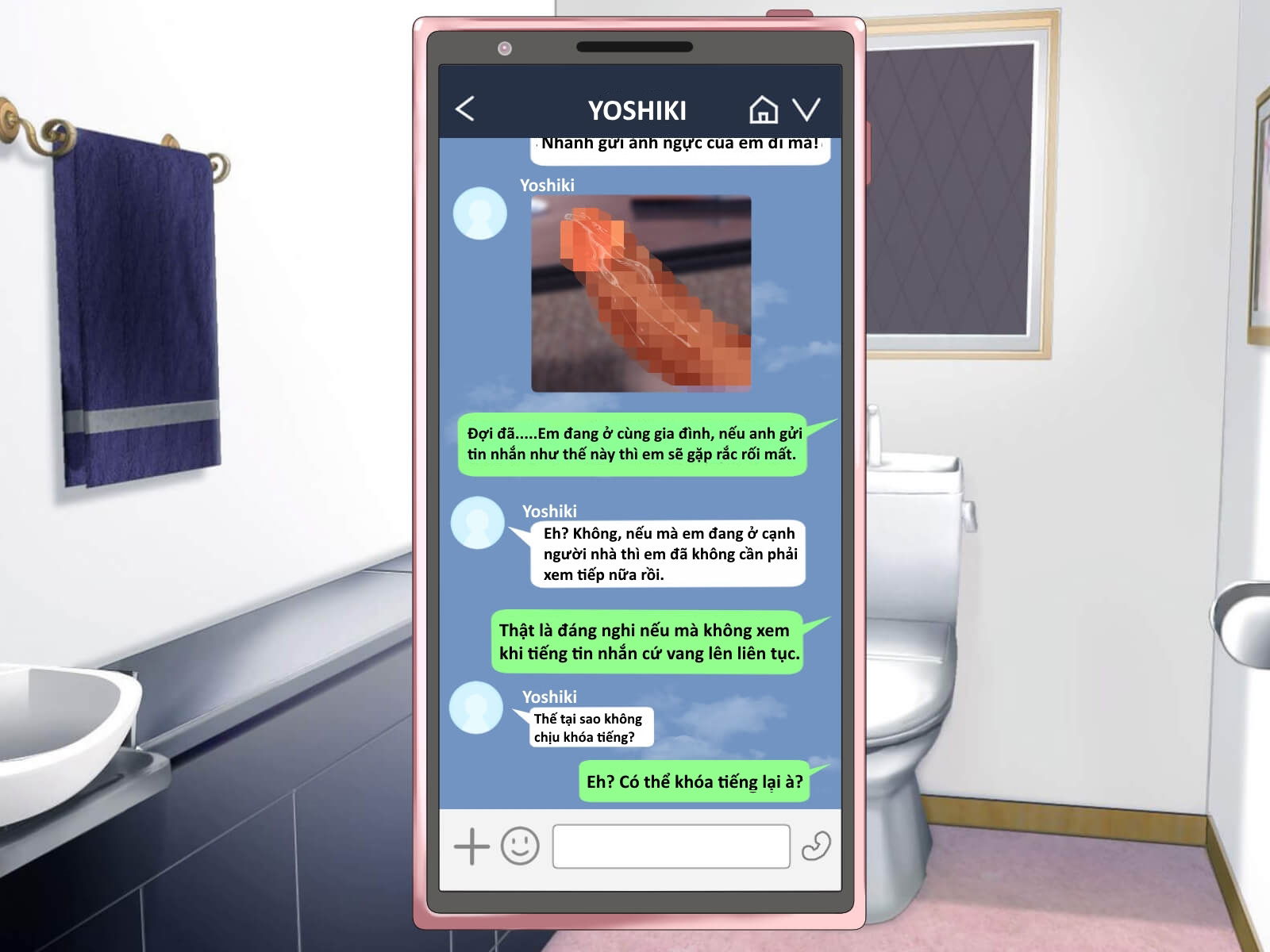This screenshot has width=1270, height=952.
Task: Expand the chevron dropdown beside home icon
Action: [x=806, y=109]
